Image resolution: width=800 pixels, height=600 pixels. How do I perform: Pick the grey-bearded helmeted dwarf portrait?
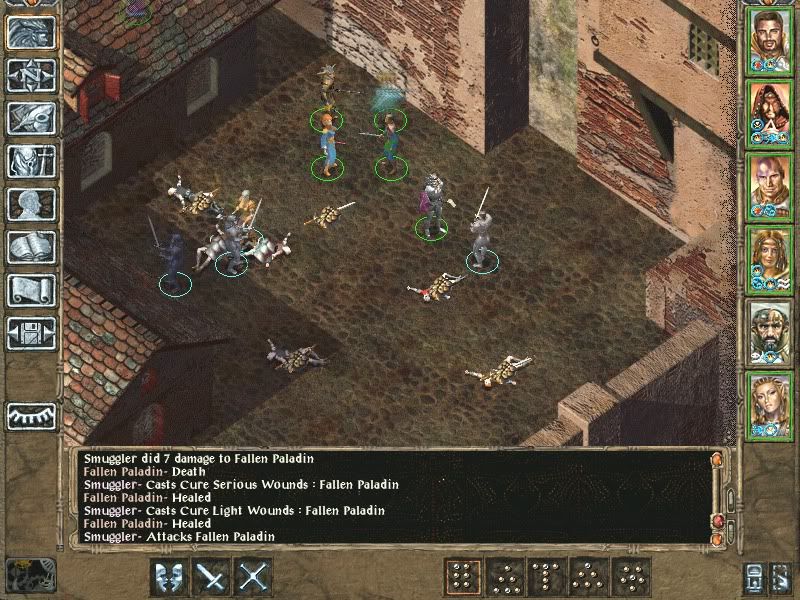pos(769,331)
